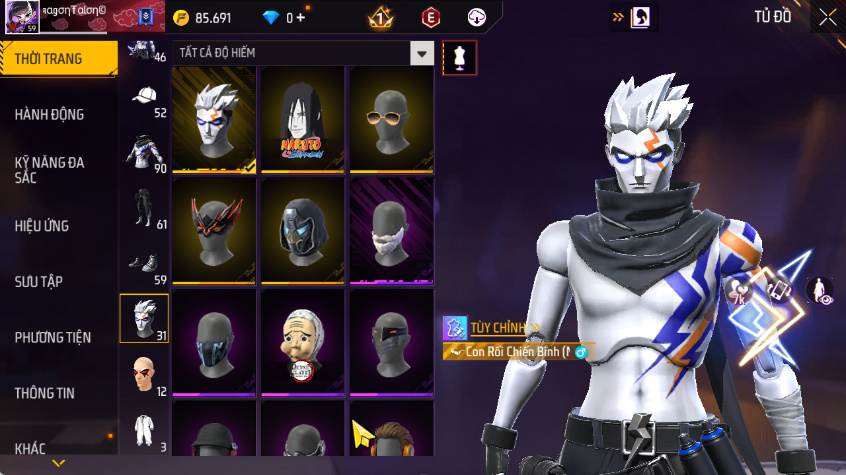The image size is (846, 475).
Task: Open the HÀNH ĐỘNG category
Action: pyautogui.click(x=50, y=114)
